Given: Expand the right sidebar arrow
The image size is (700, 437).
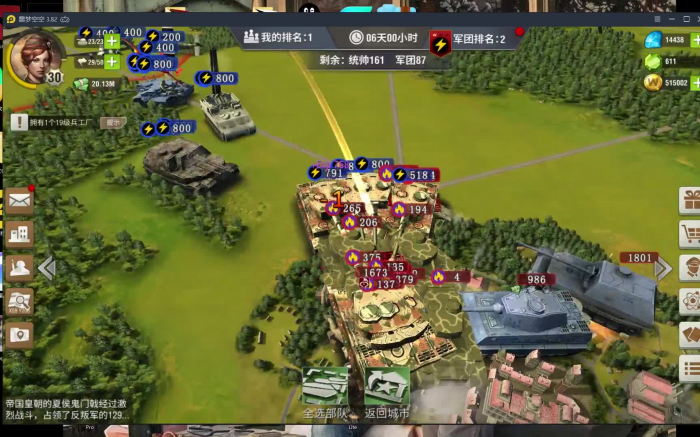Looking at the screenshot, I should tap(663, 268).
